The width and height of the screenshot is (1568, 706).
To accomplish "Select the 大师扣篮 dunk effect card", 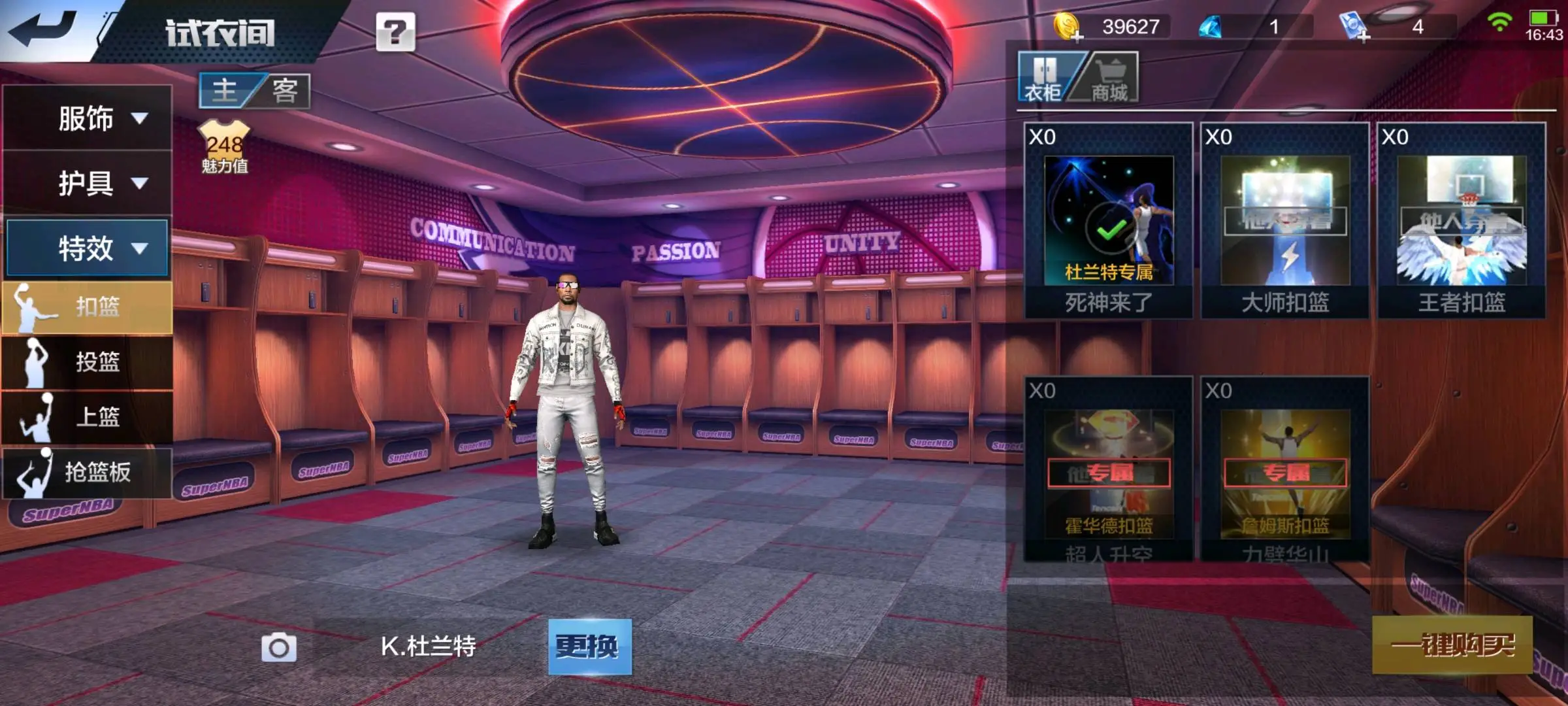I will [x=1285, y=221].
